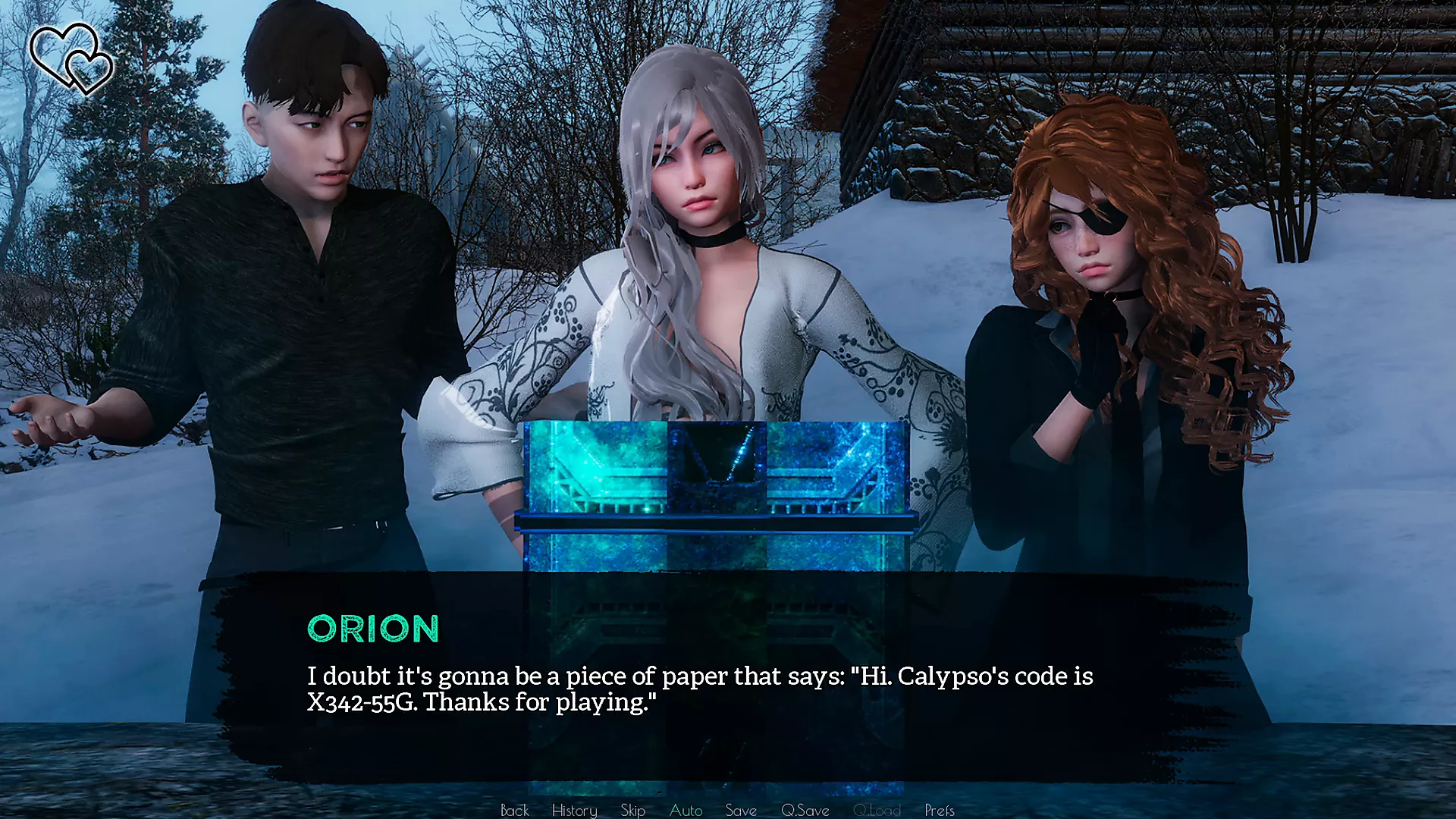Open the dialogue History log

[x=574, y=810]
